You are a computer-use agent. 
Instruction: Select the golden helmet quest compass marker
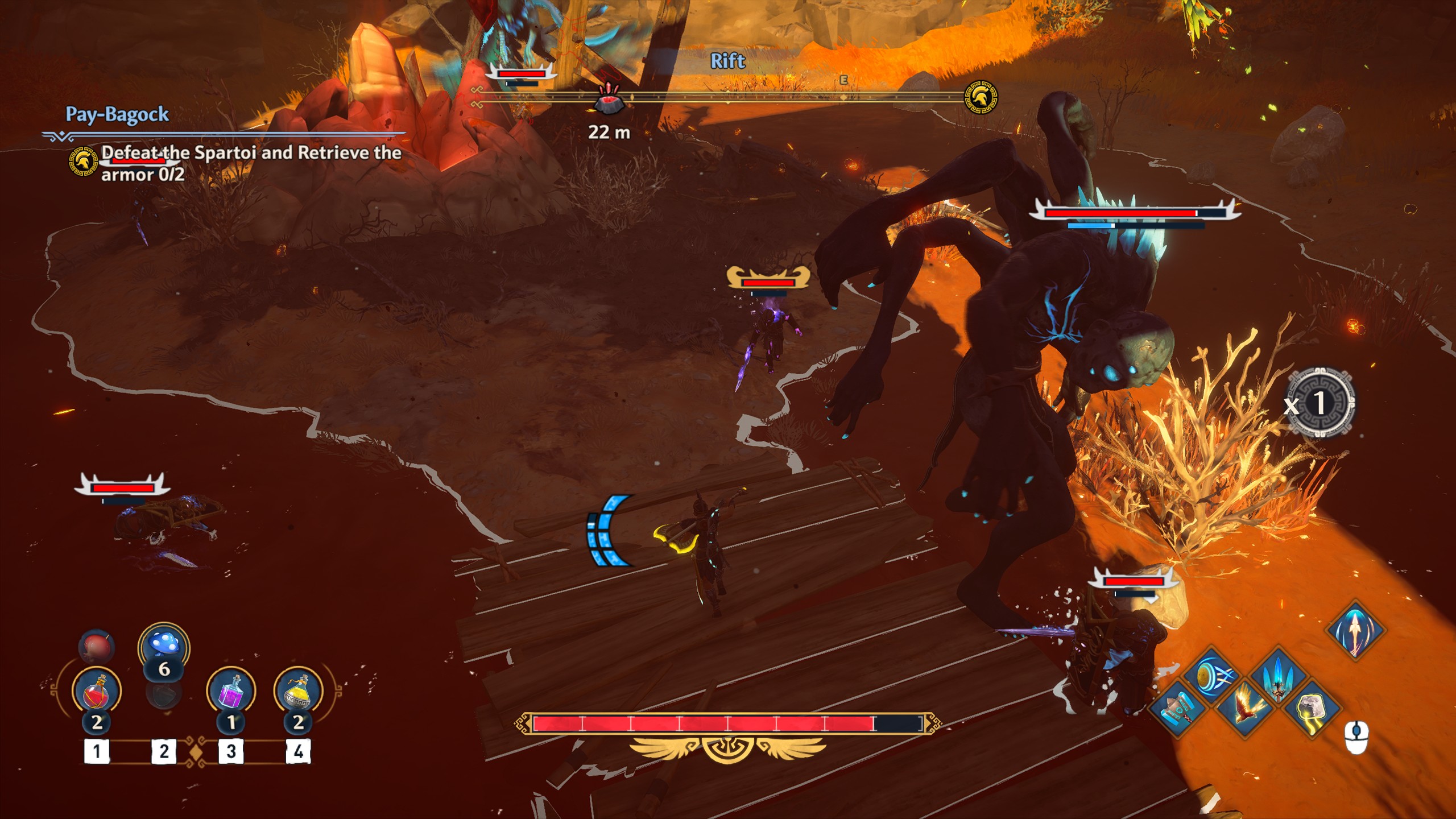coord(981,97)
